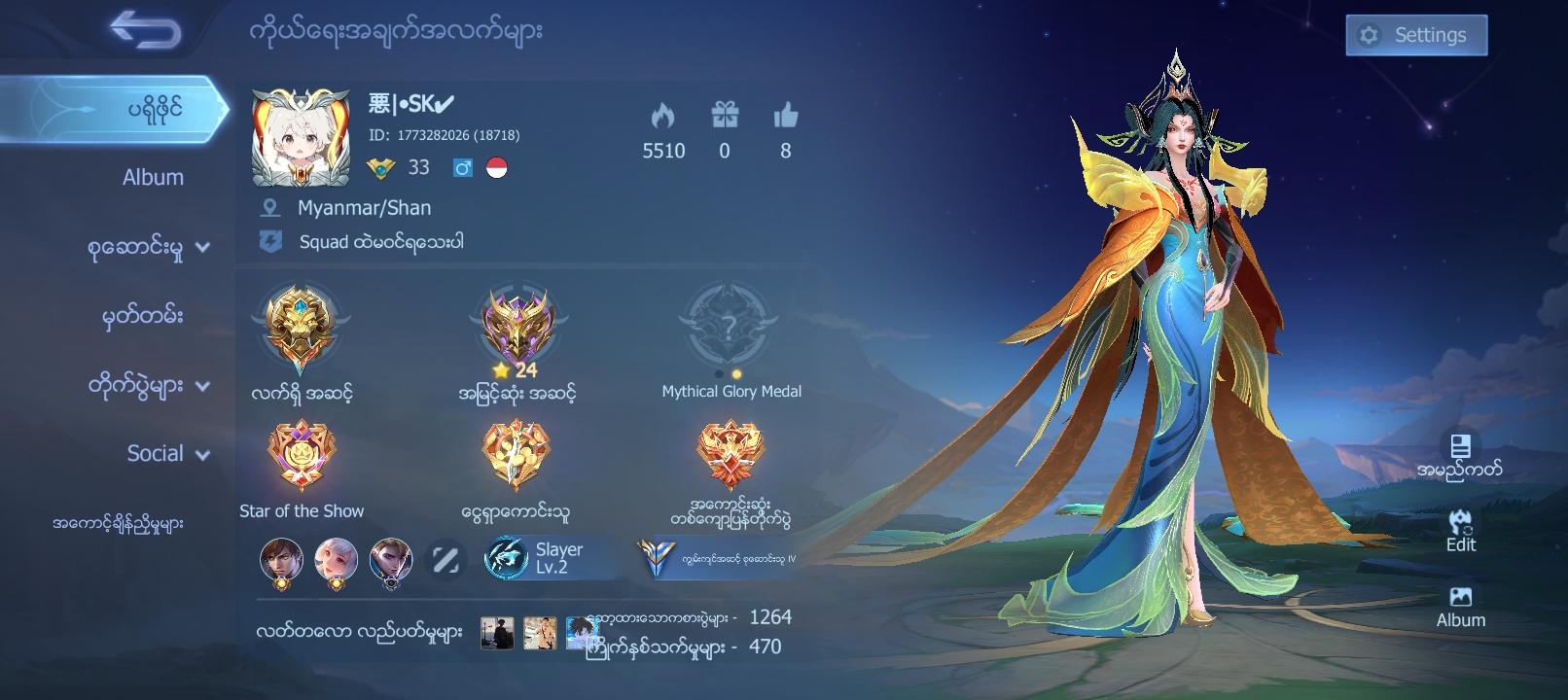Expand the collection section chevron

(203, 246)
